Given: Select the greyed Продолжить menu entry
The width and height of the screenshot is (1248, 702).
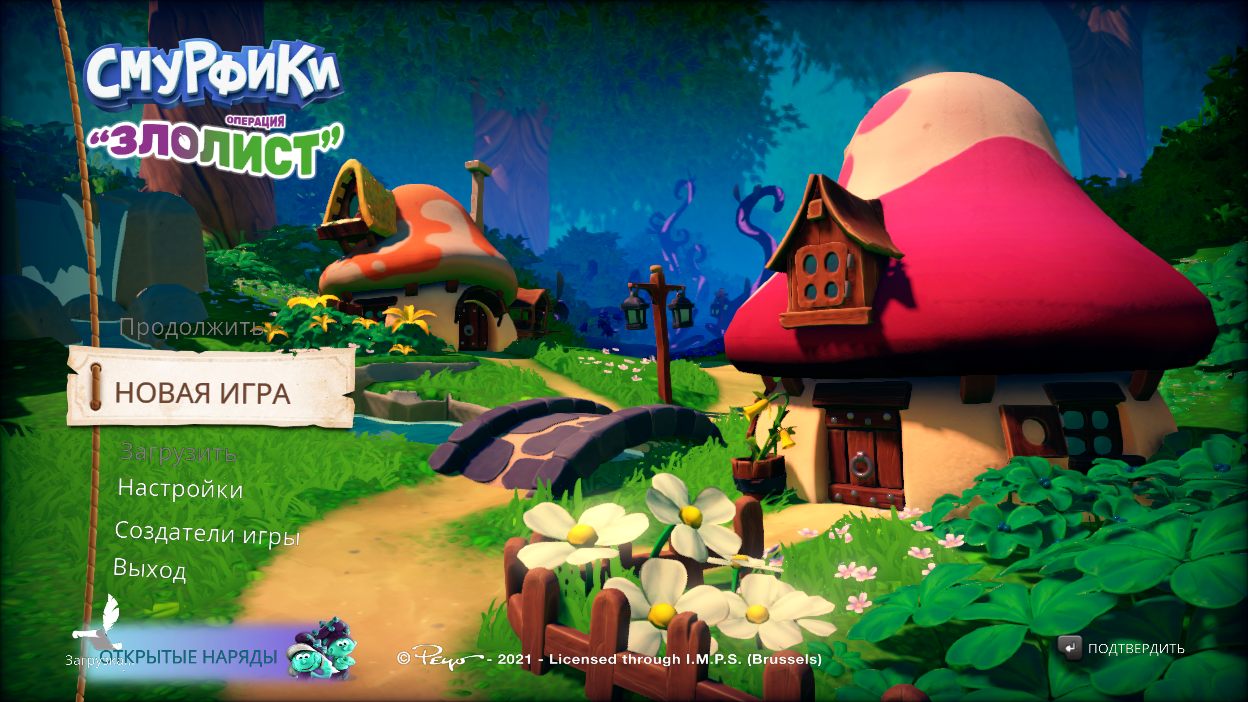Looking at the screenshot, I should tap(191, 328).
